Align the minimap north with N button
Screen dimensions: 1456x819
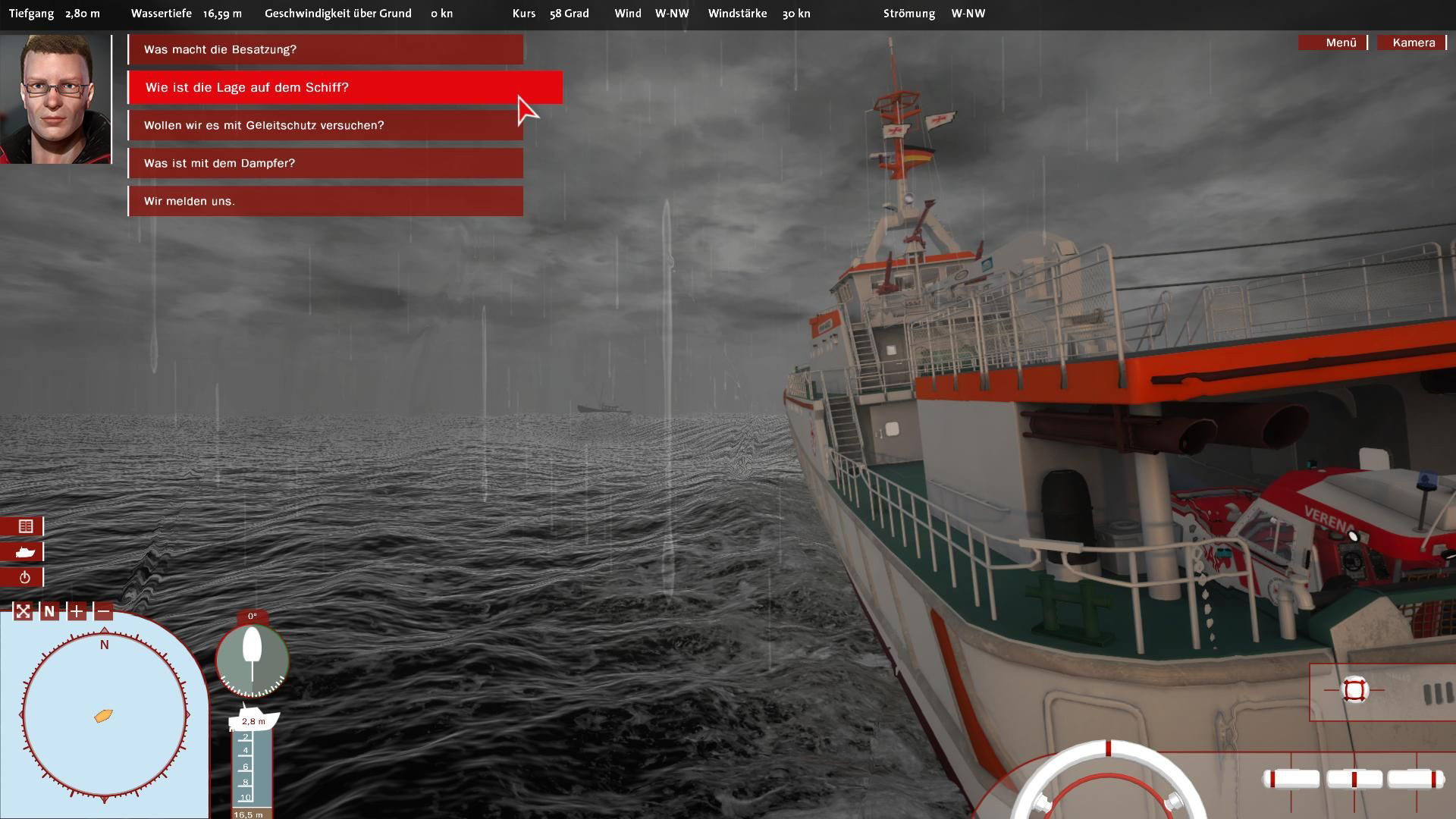(x=49, y=611)
